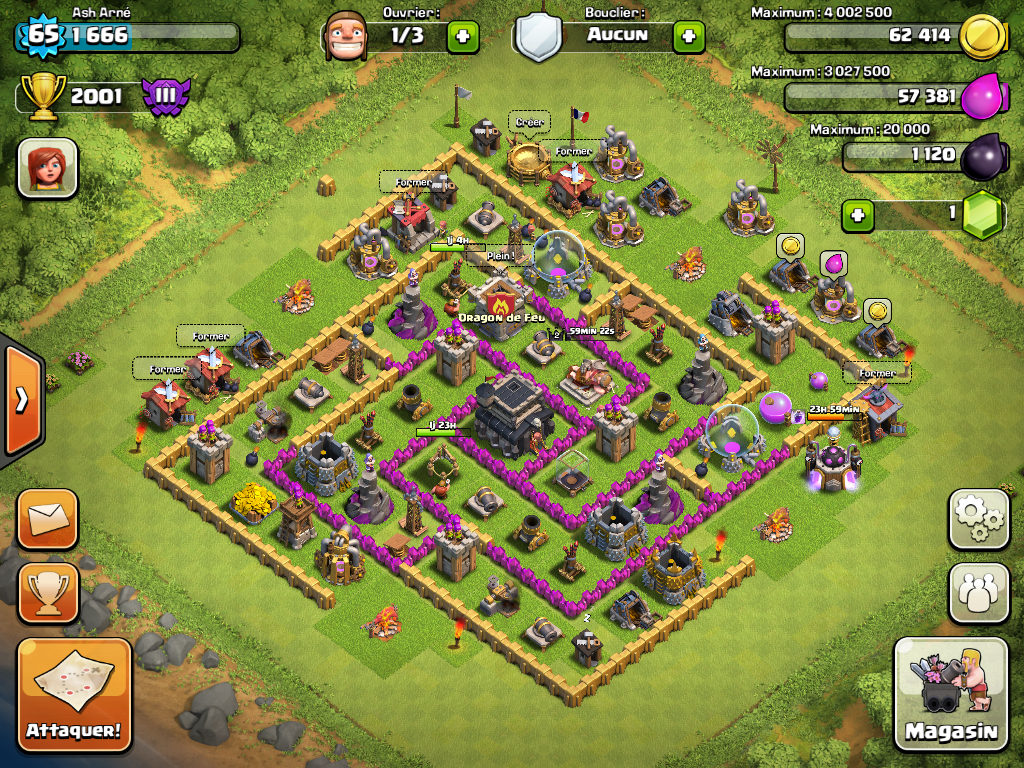1024x768 pixels.
Task: Open the friends list button
Action: [978, 591]
